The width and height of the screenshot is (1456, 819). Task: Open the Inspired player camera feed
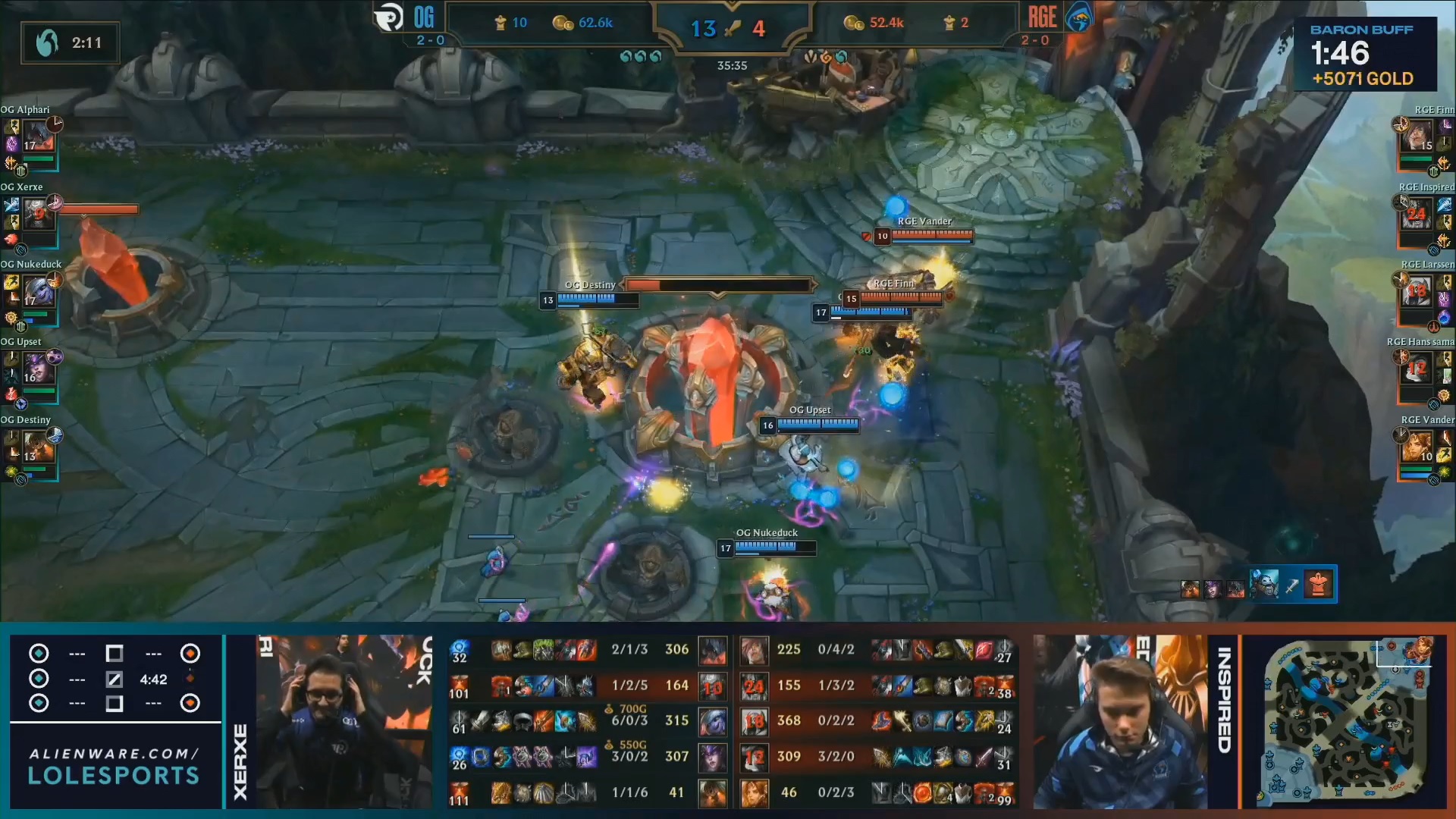point(1121,722)
